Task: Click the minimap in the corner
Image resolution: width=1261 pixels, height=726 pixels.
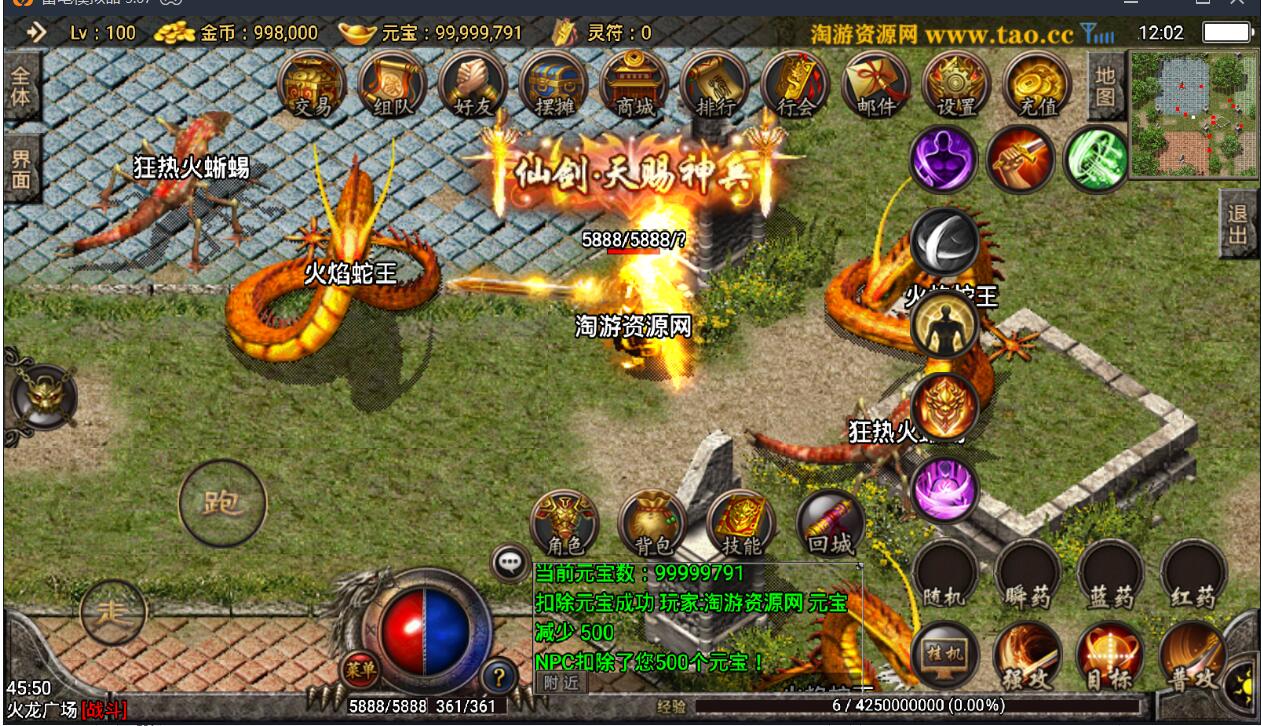Action: pos(1194,113)
